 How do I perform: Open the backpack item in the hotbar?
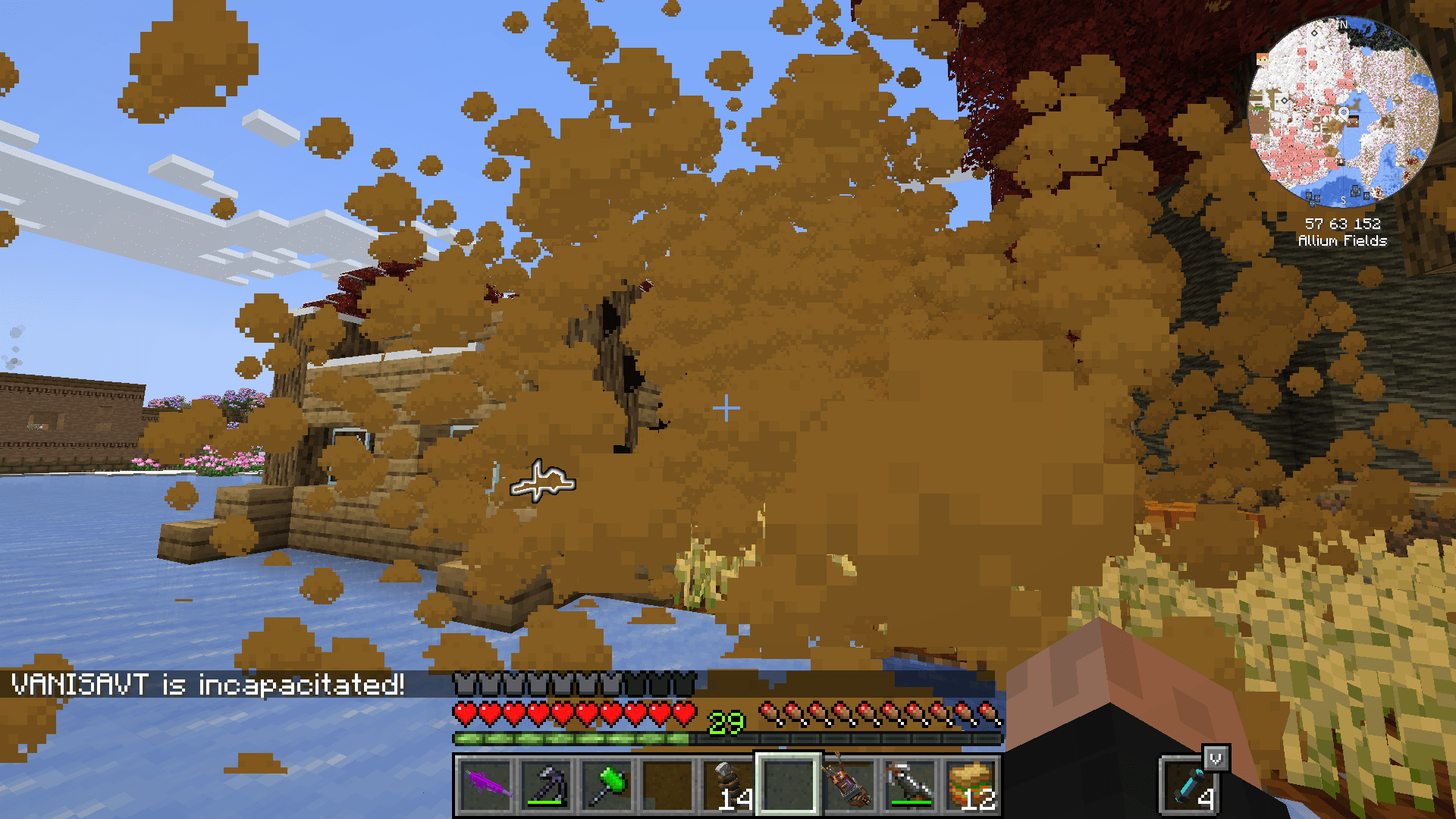[x=849, y=785]
